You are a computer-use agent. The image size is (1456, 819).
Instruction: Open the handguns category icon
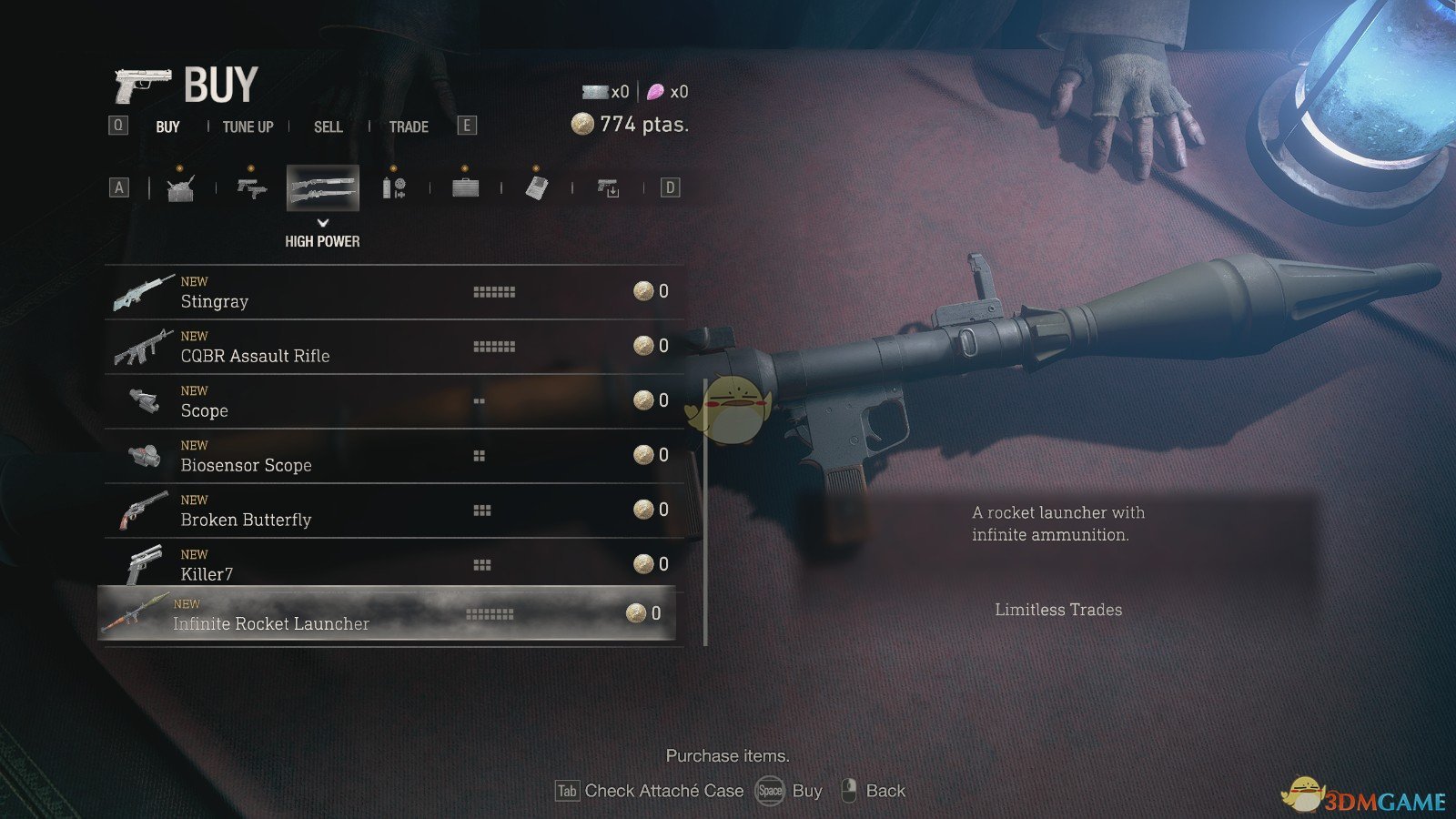[x=251, y=187]
